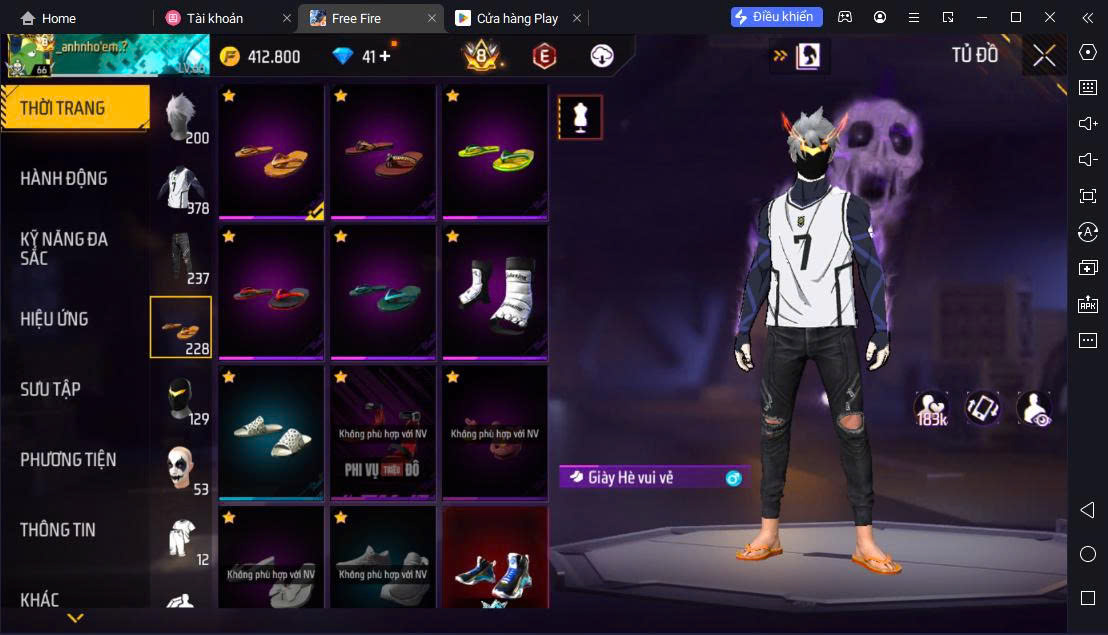This screenshot has height=635, width=1108.
Task: Pick the white studded boots item
Action: (x=495, y=291)
